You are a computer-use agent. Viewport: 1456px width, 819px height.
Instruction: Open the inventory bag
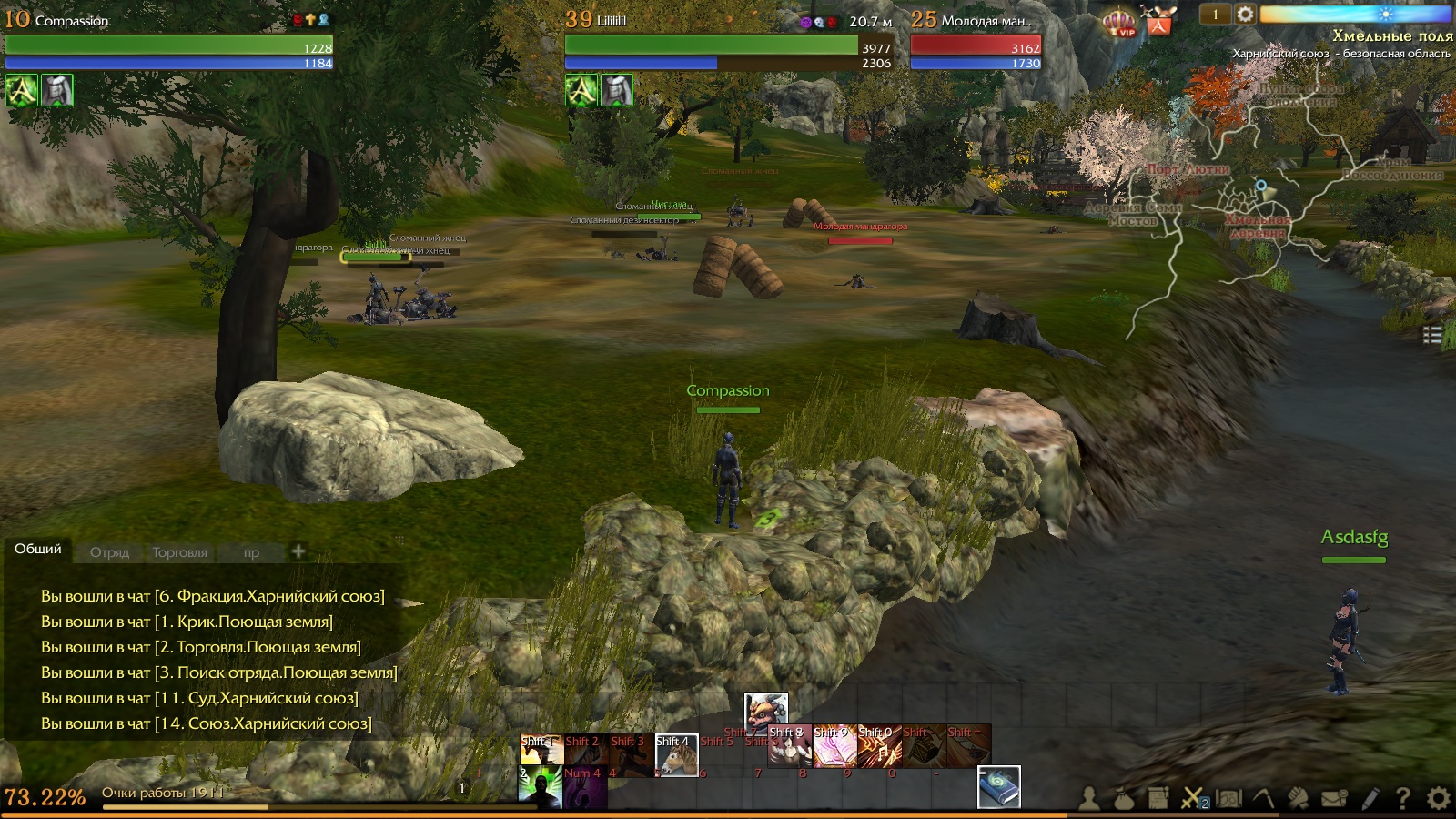pyautogui.click(x=1123, y=799)
